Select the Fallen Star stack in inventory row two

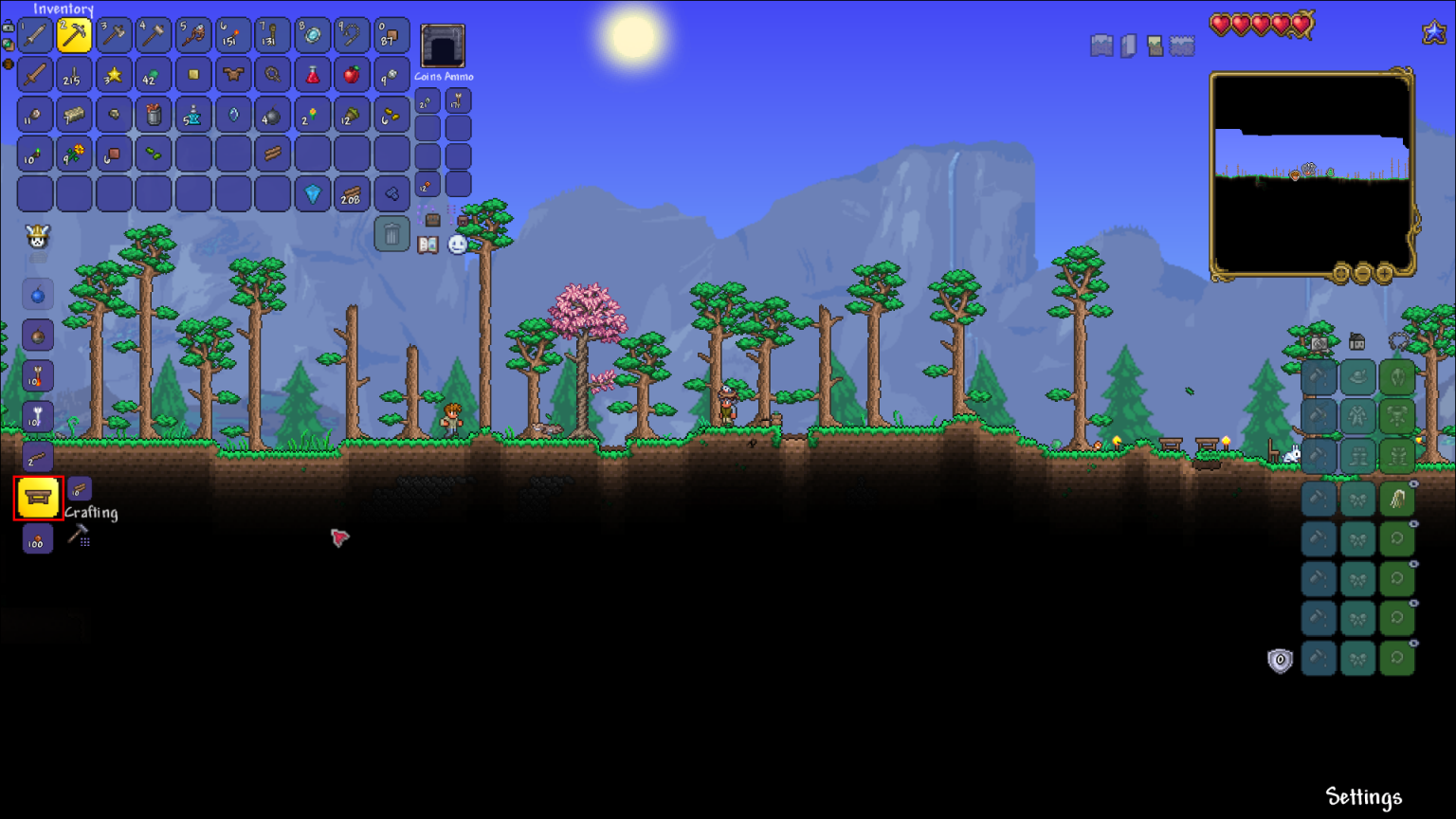pyautogui.click(x=114, y=74)
